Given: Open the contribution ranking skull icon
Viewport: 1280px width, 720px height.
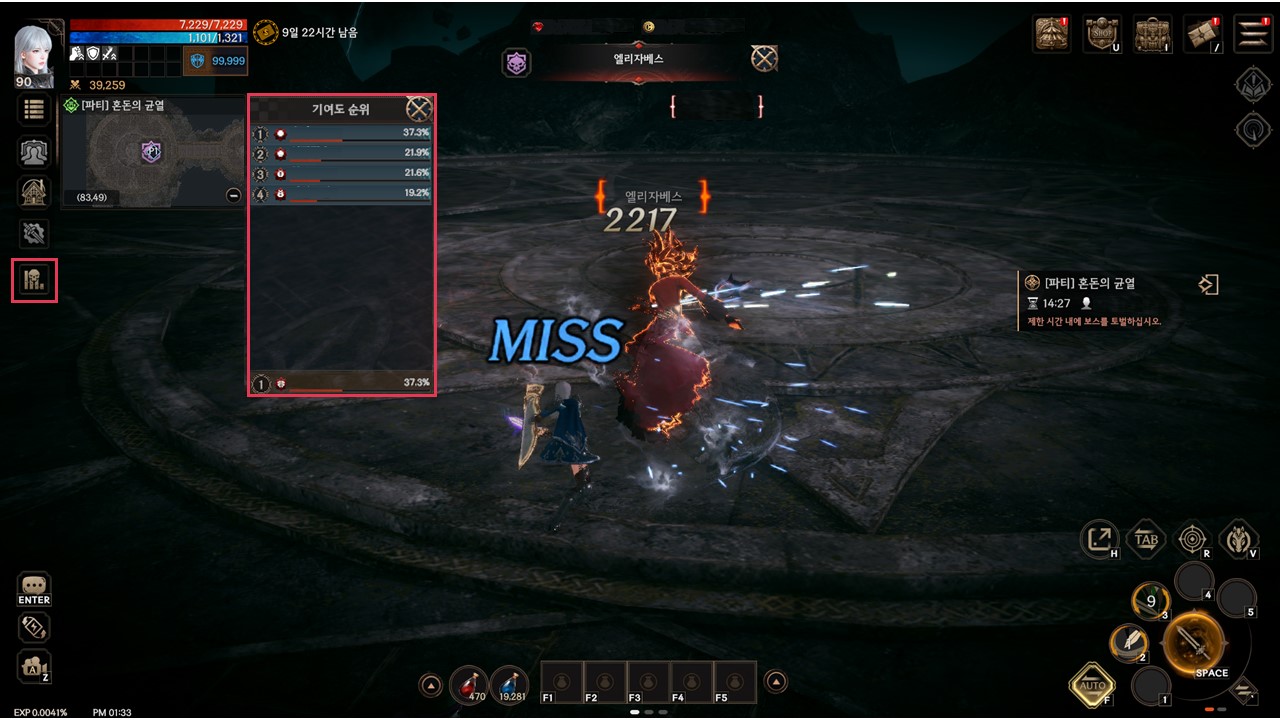Looking at the screenshot, I should pos(34,280).
